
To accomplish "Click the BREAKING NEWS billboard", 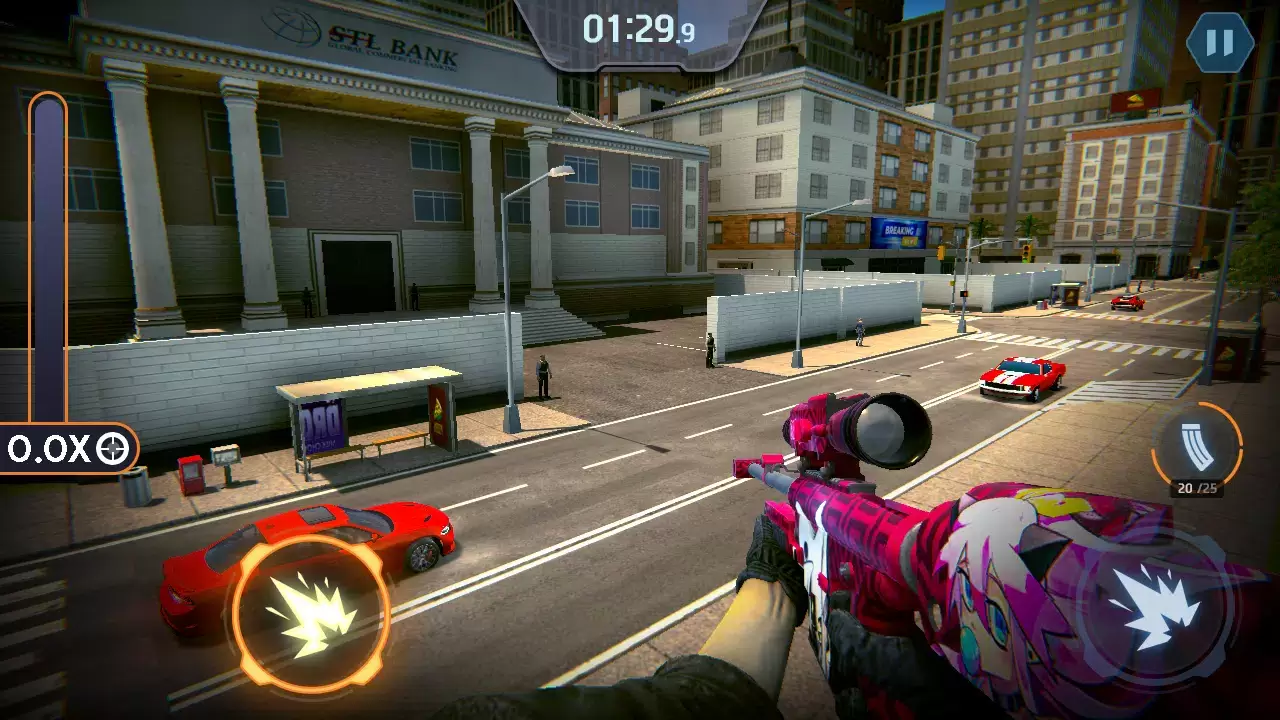I will coord(900,232).
